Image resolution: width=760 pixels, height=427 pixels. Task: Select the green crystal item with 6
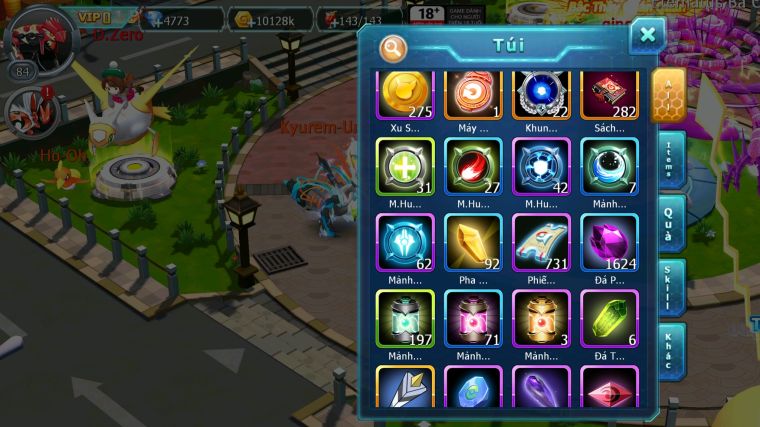tap(609, 318)
